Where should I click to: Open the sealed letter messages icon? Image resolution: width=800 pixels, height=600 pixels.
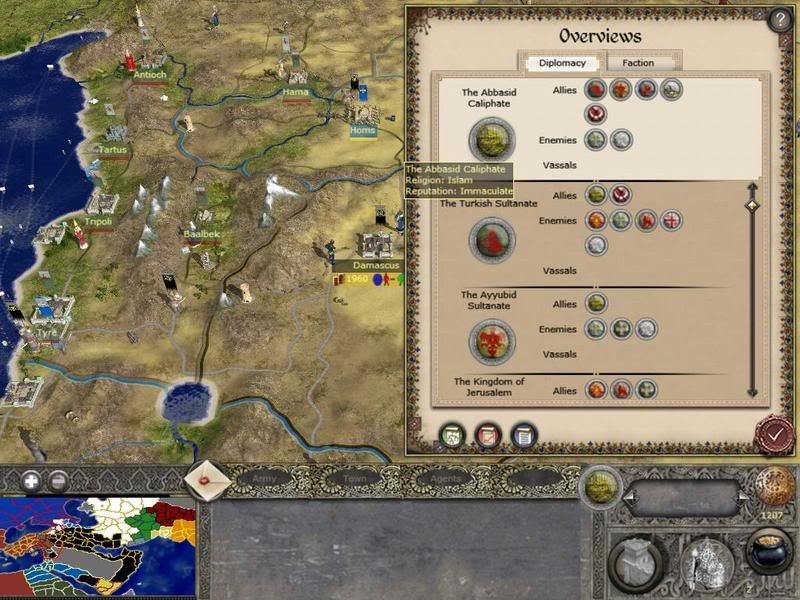[x=208, y=480]
